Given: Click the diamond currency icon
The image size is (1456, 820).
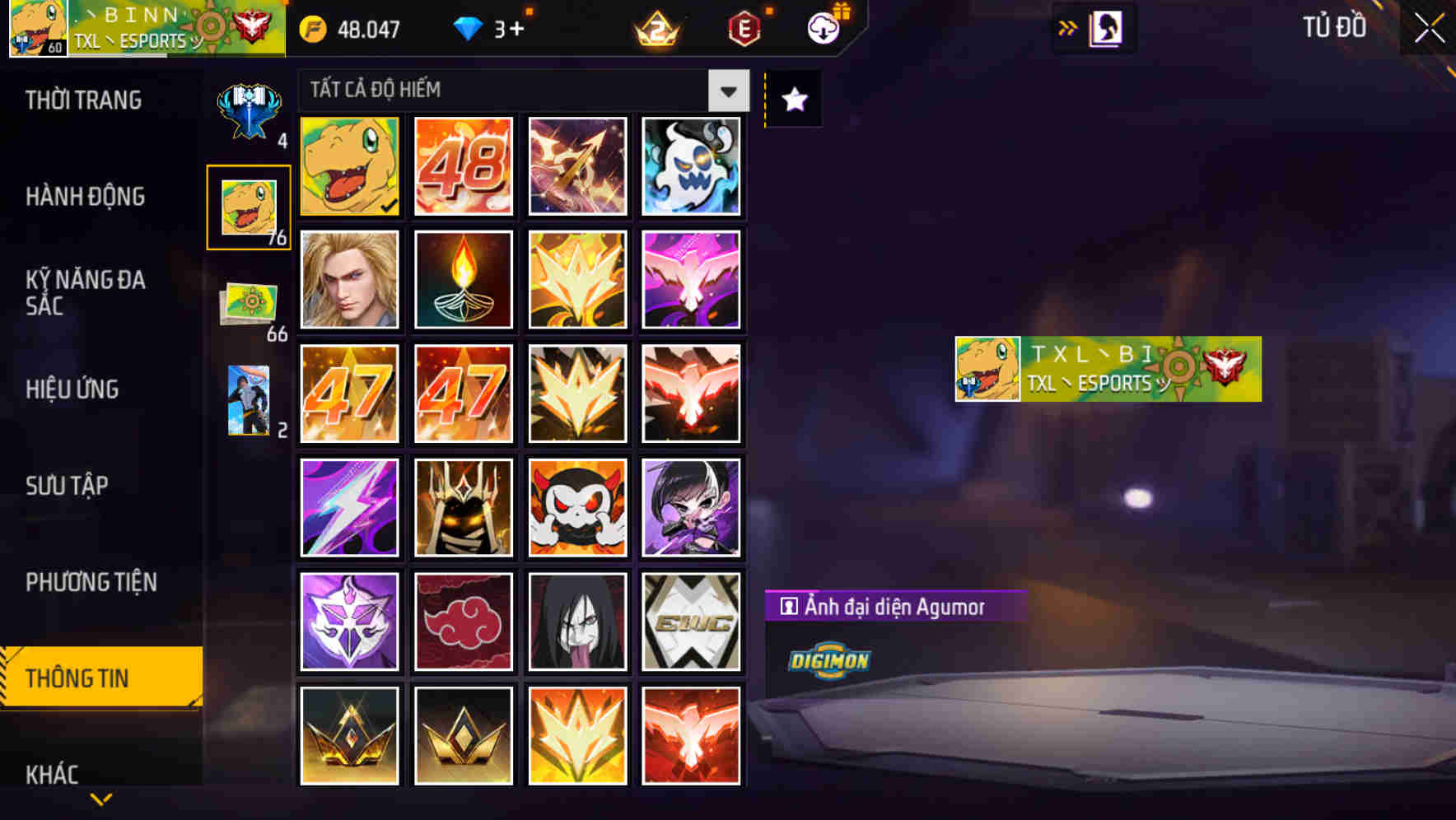Looking at the screenshot, I should click(468, 28).
